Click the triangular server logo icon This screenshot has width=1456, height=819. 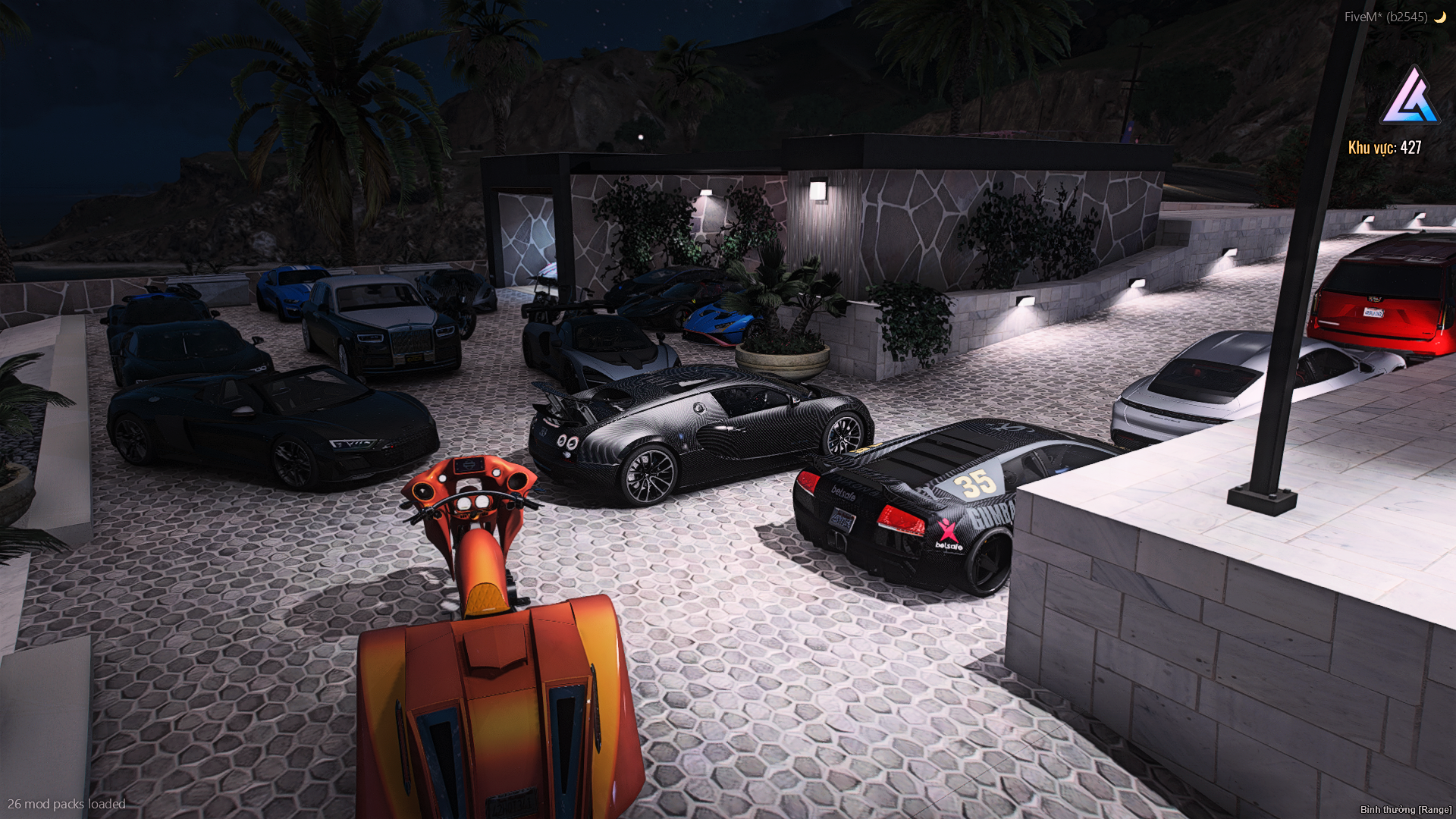(1410, 98)
